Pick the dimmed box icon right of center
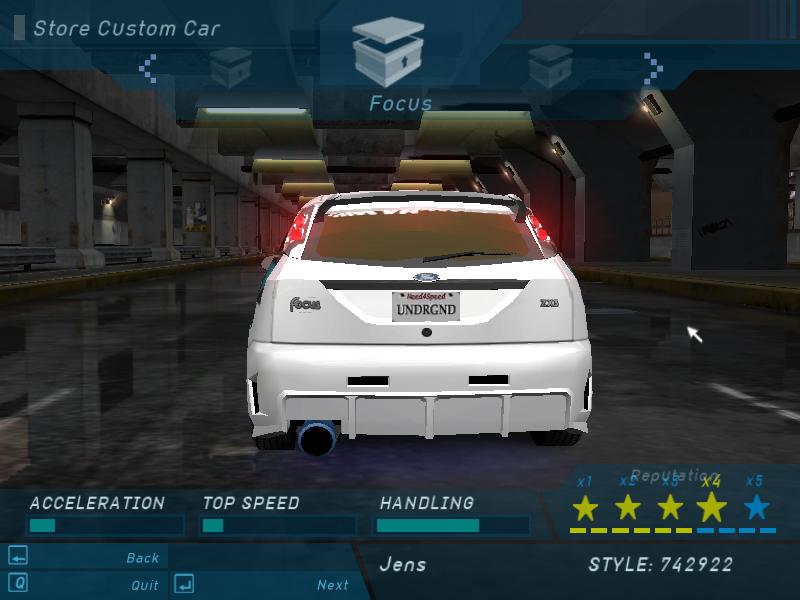Viewport: 800px width, 600px height. click(549, 65)
